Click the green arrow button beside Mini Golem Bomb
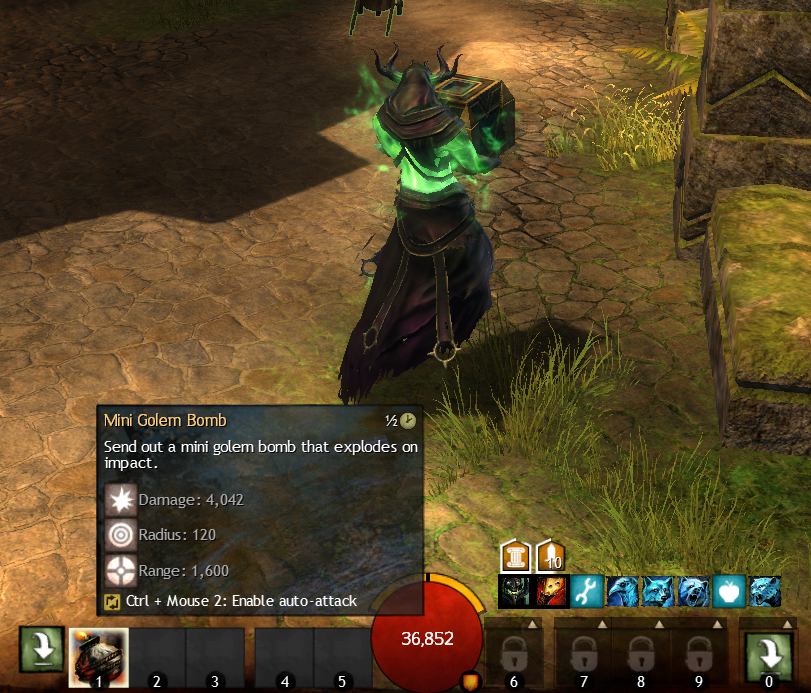Viewport: 811px width, 693px height. (x=42, y=651)
